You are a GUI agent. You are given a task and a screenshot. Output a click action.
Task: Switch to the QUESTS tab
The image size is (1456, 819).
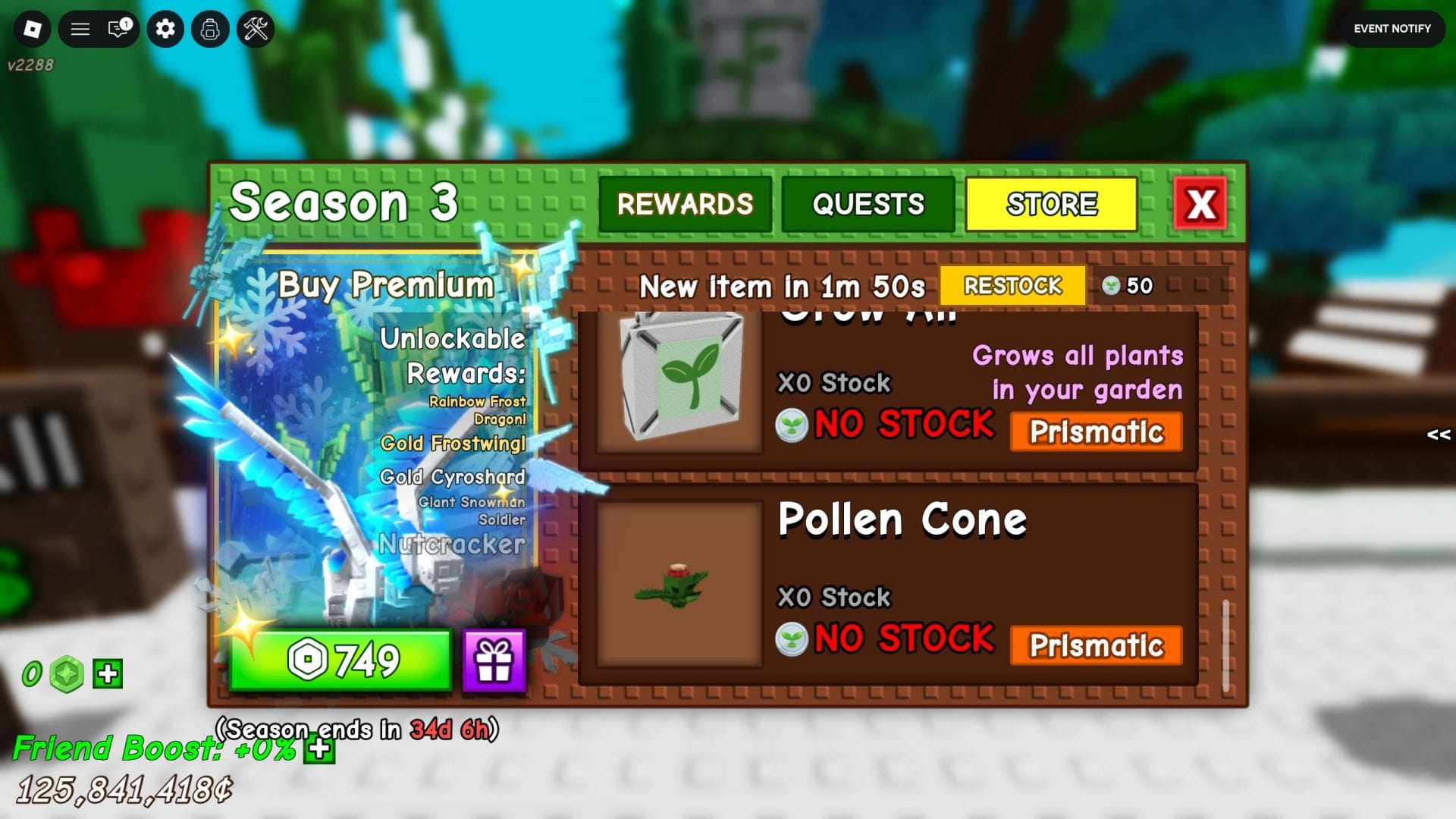(x=868, y=203)
